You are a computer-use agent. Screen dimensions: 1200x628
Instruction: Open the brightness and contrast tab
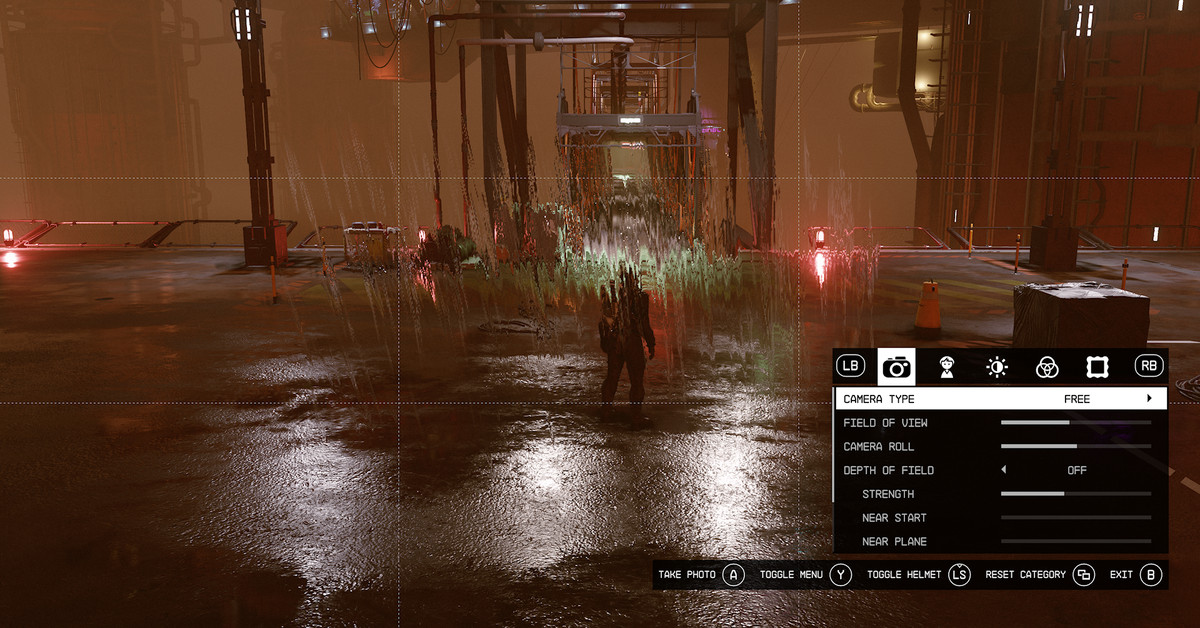point(997,367)
